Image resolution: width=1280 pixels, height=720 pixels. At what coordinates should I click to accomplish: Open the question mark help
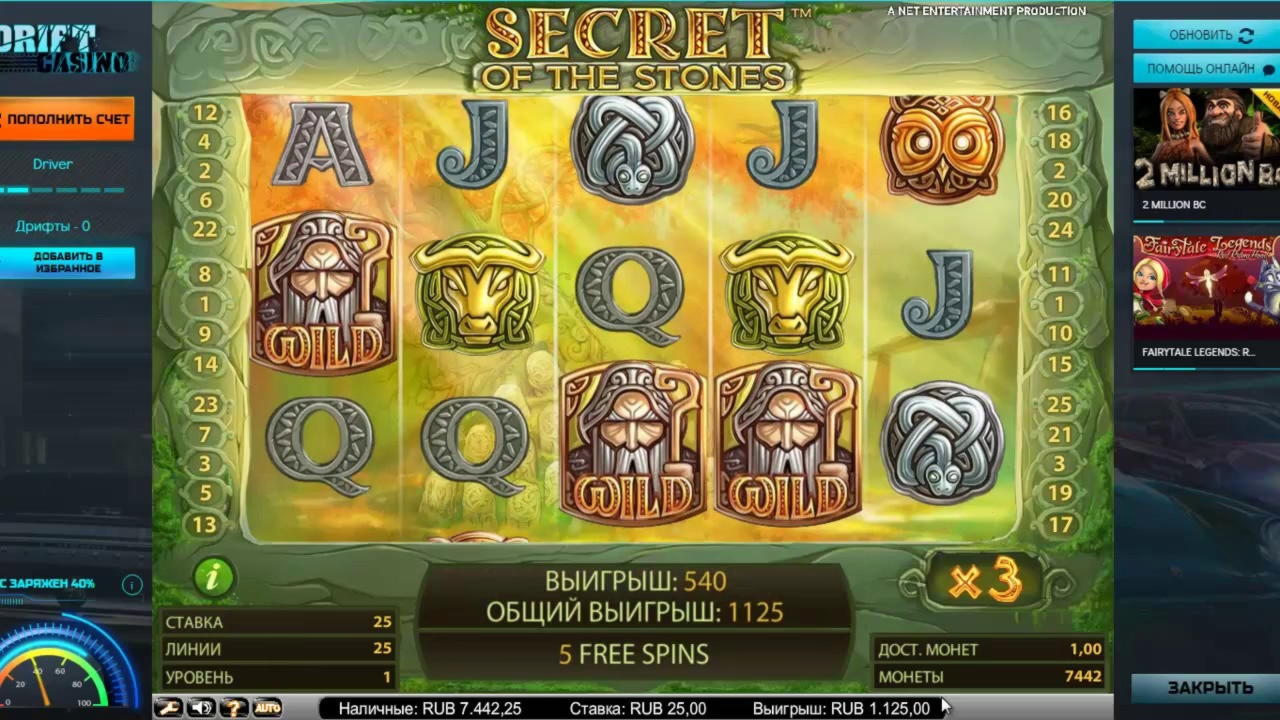[x=234, y=708]
